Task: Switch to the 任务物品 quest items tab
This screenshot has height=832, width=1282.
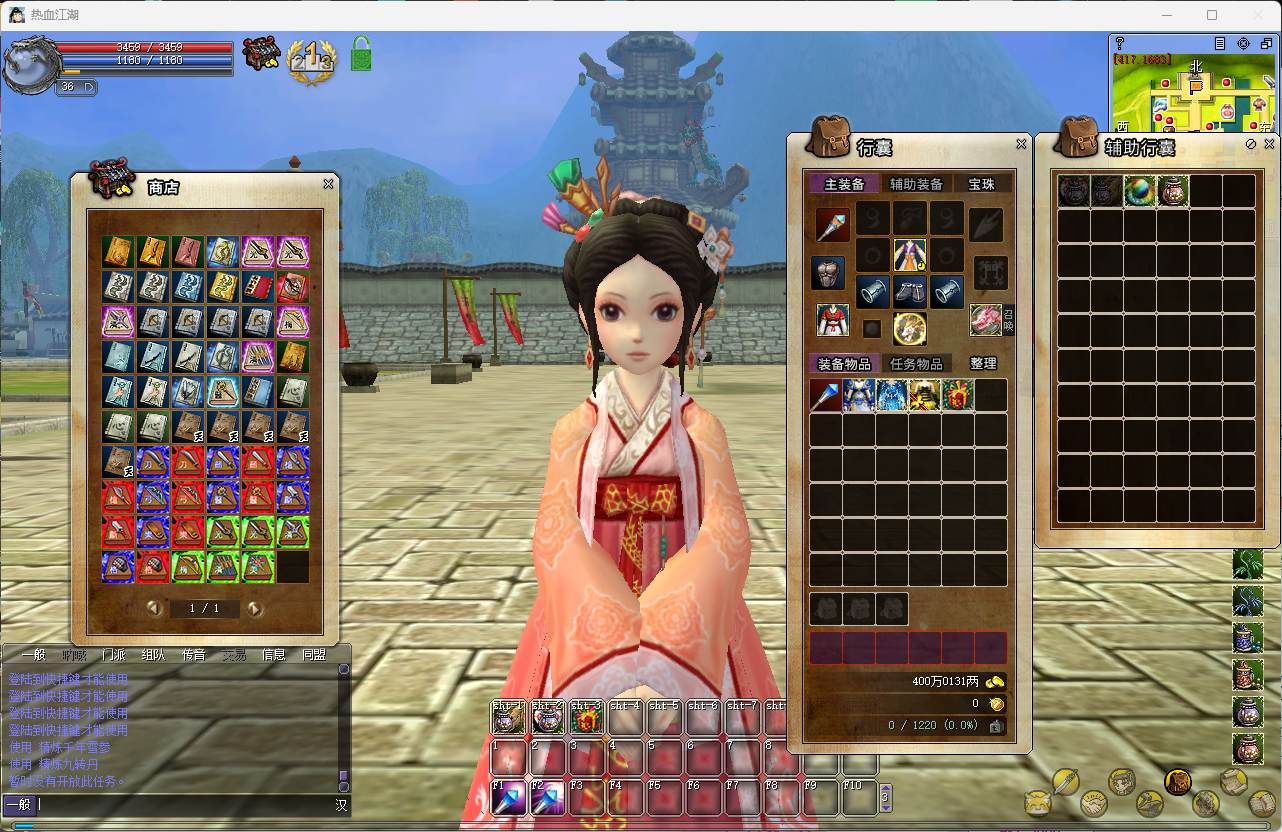Action: [916, 364]
